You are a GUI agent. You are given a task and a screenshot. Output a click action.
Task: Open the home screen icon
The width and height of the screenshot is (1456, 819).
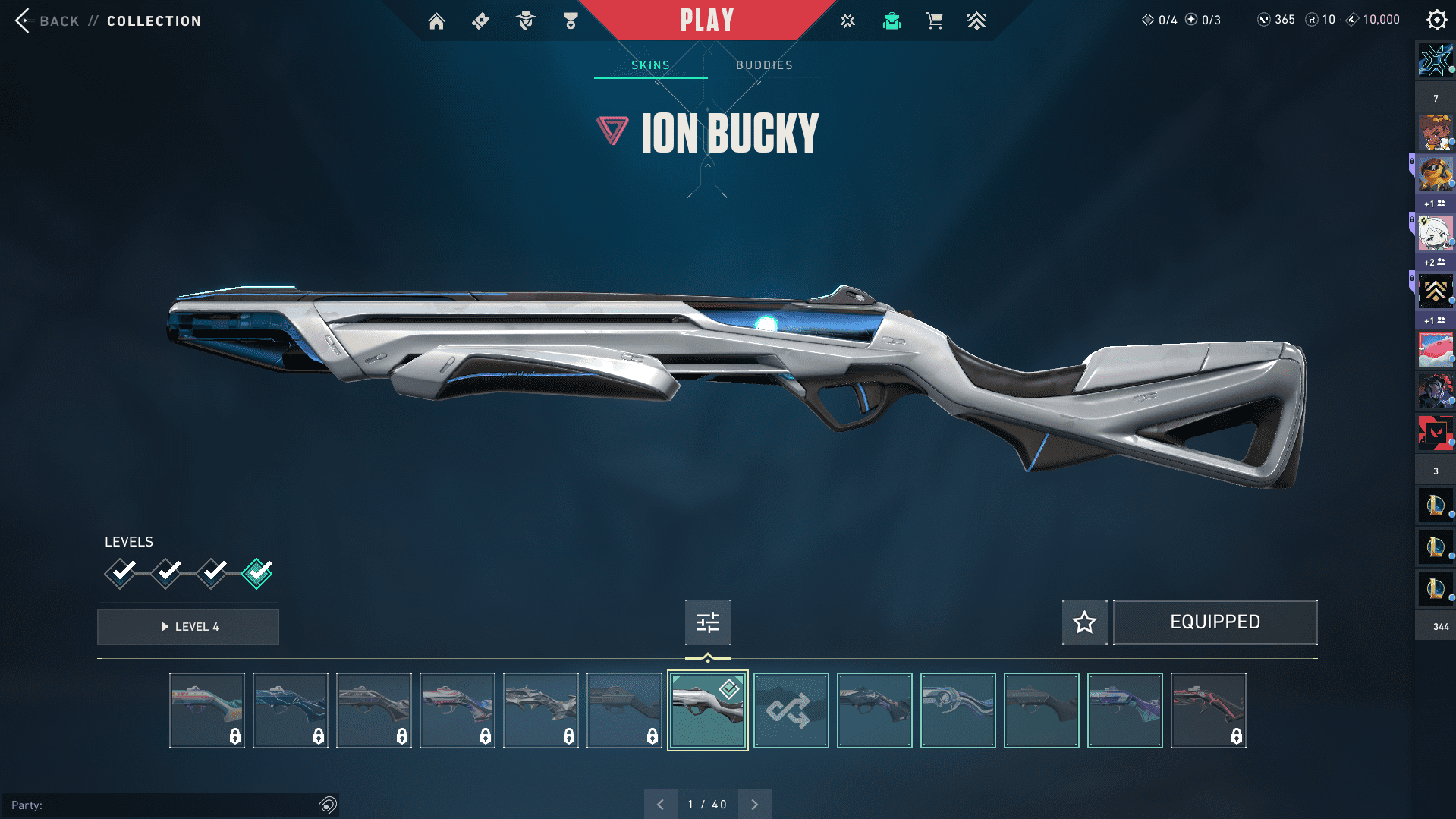436,21
